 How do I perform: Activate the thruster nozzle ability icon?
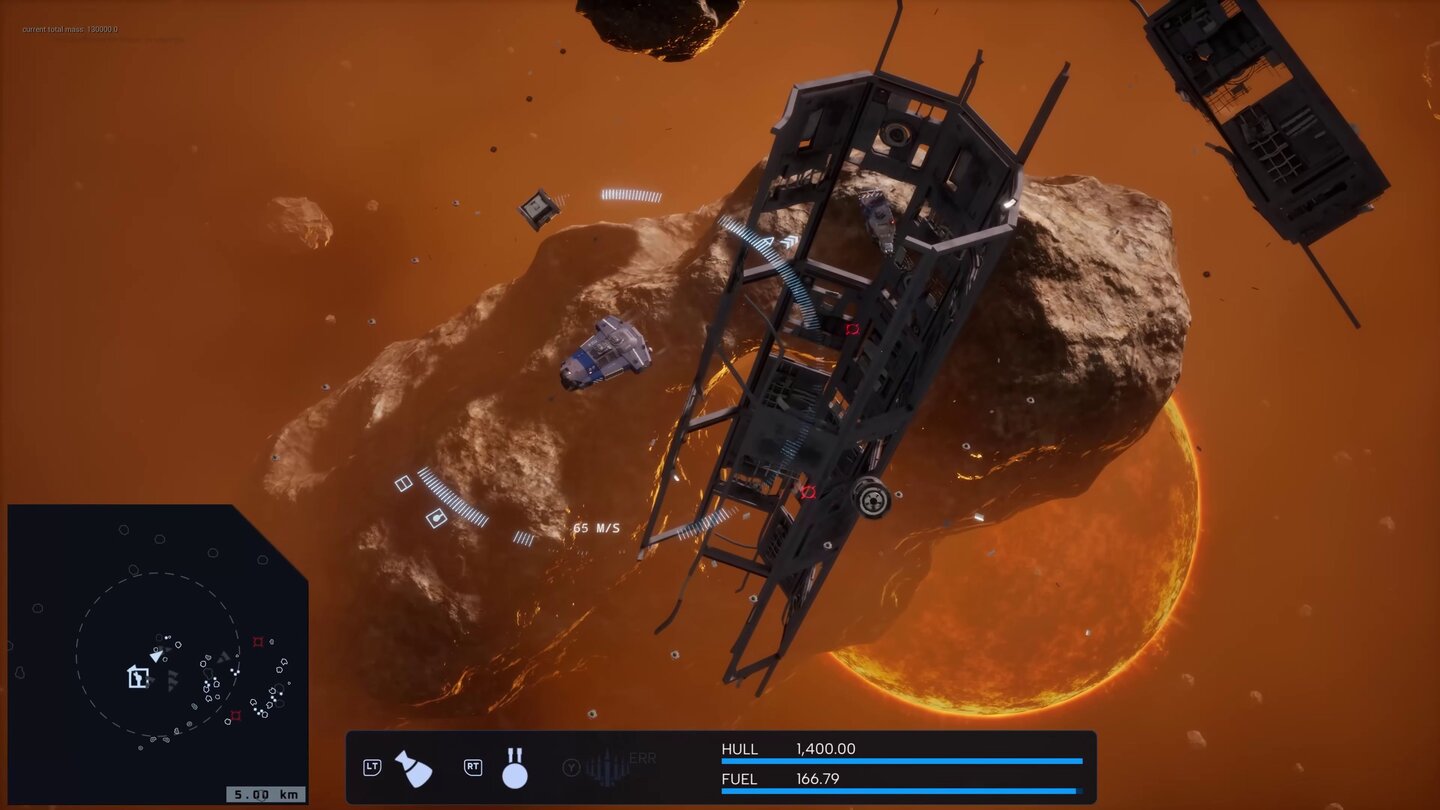[x=413, y=768]
